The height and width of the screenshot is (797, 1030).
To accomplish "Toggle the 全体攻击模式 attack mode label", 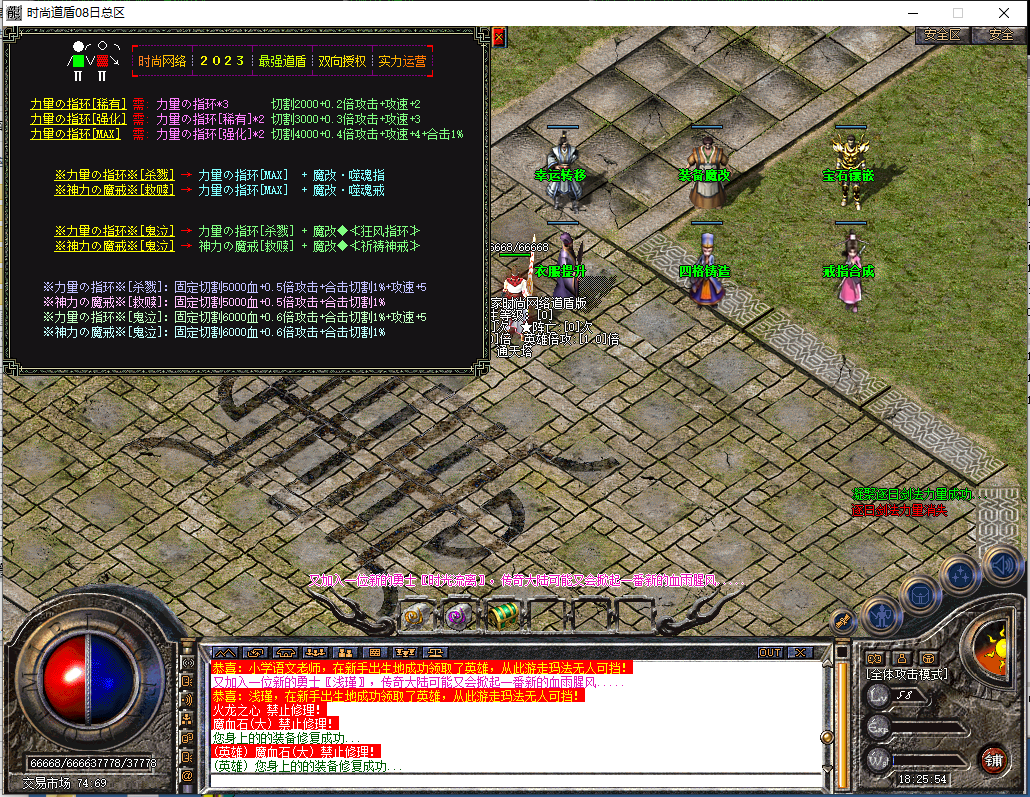I will coord(906,675).
